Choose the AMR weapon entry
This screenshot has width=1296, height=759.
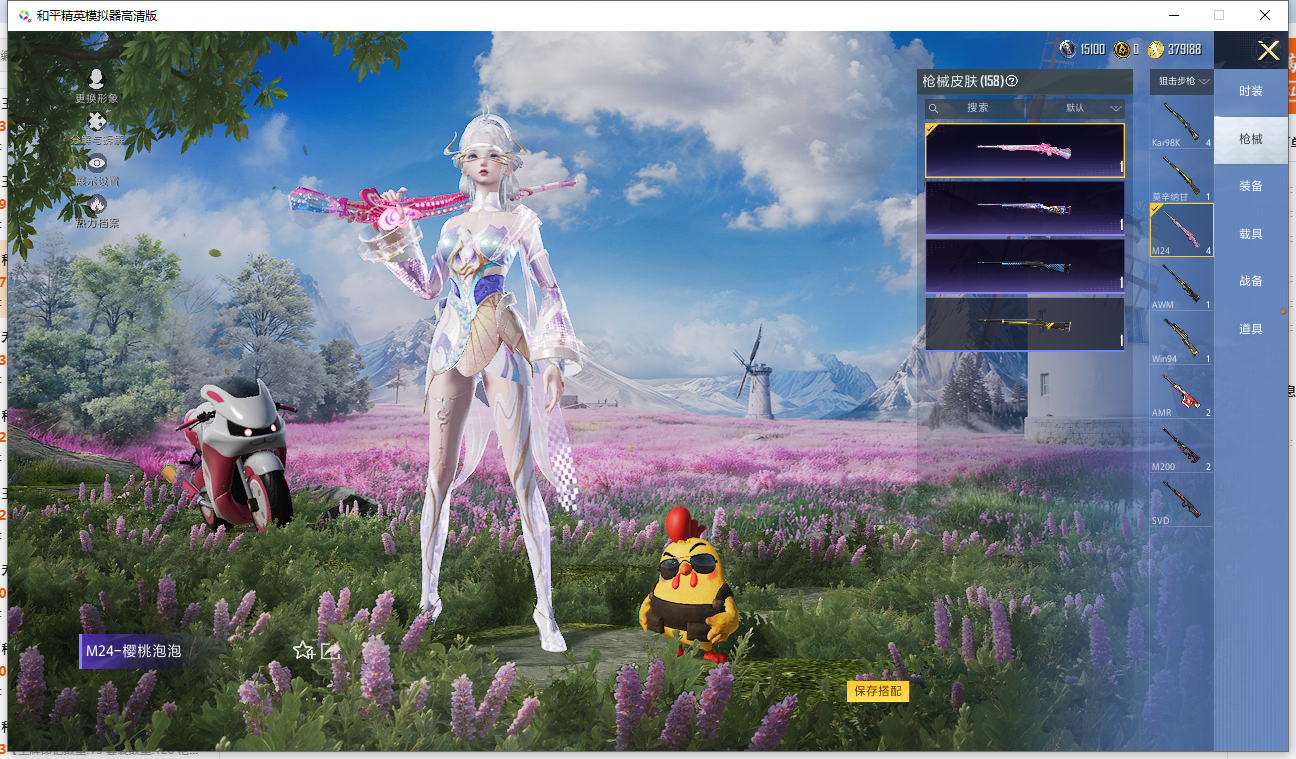pos(1181,392)
